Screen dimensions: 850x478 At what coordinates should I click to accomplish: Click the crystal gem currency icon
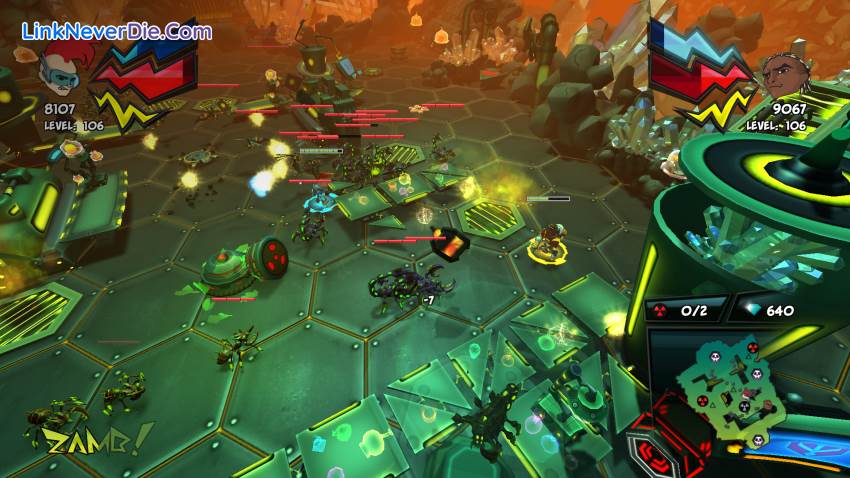[x=748, y=310]
